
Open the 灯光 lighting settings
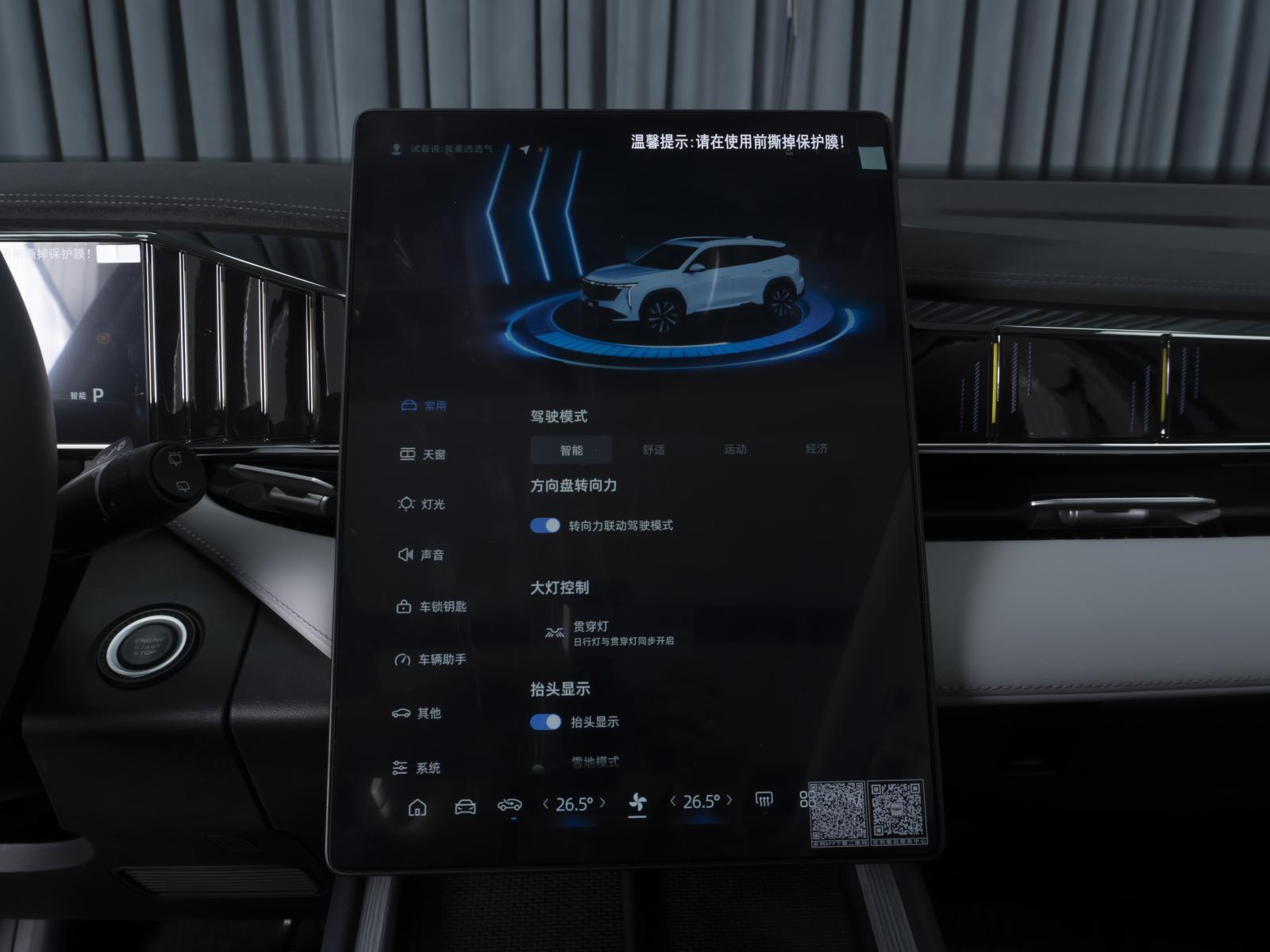click(x=422, y=504)
